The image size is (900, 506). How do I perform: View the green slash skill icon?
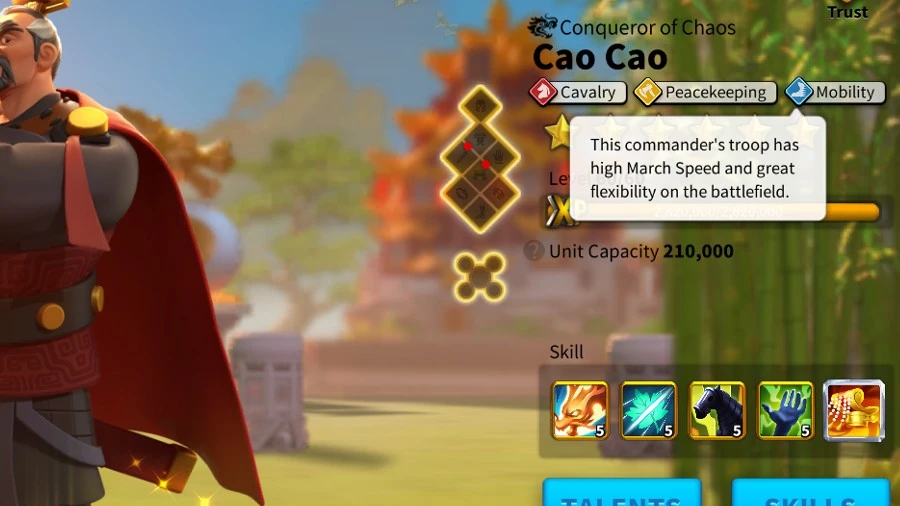coord(648,410)
